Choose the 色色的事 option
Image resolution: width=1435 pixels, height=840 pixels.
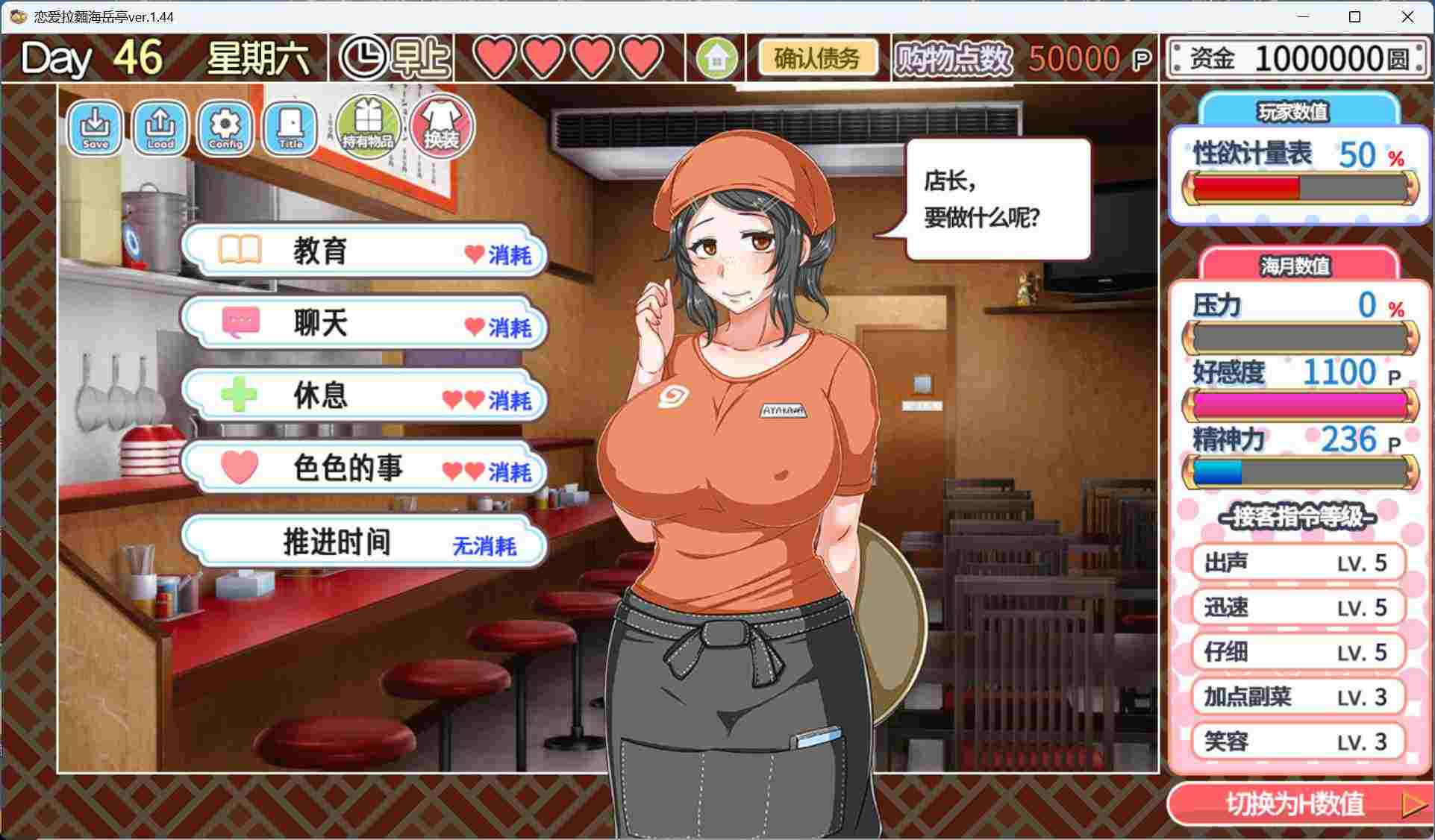coord(361,468)
